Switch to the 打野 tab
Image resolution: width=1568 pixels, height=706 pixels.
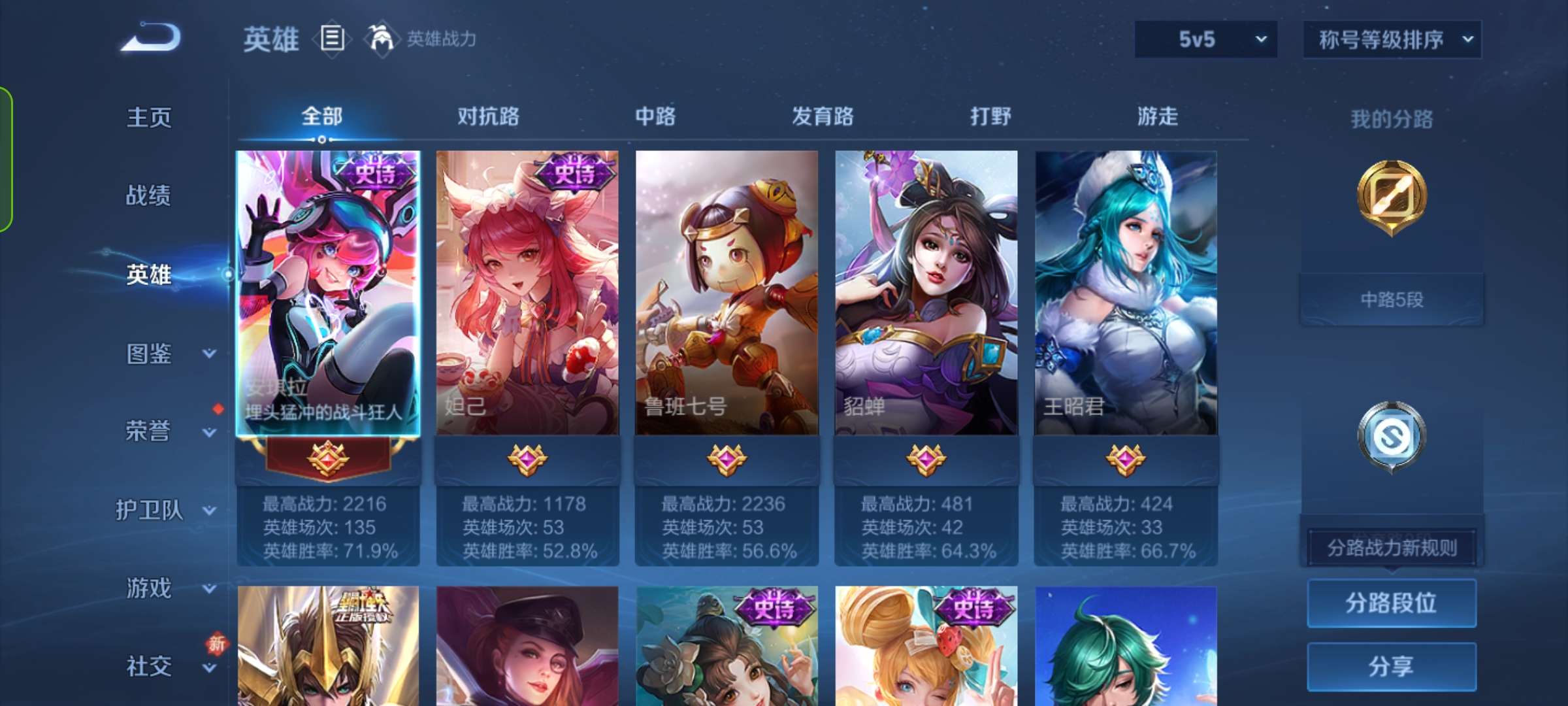point(990,118)
